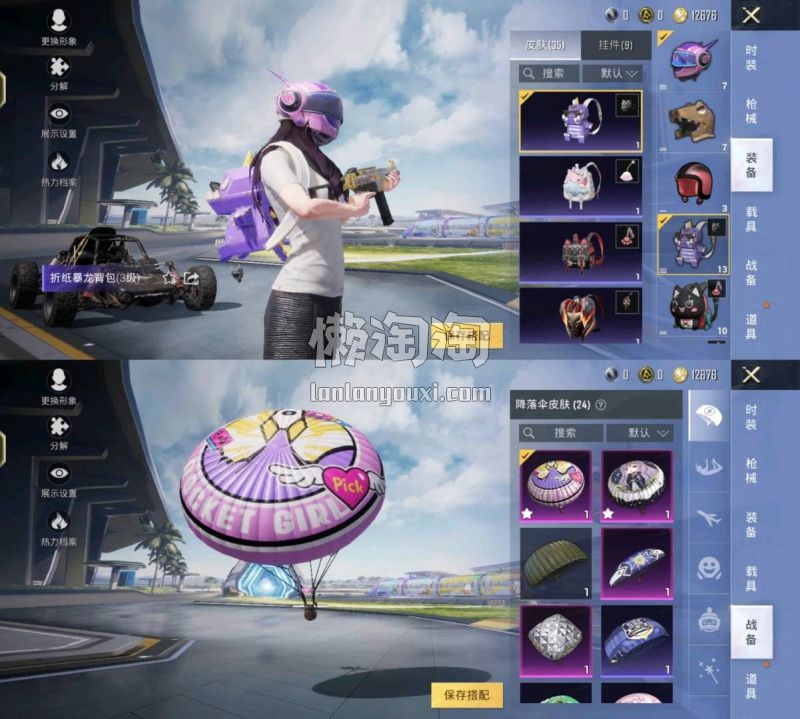The width and height of the screenshot is (800, 719).
Task: Open the skydiving pose category
Action: pos(708,466)
